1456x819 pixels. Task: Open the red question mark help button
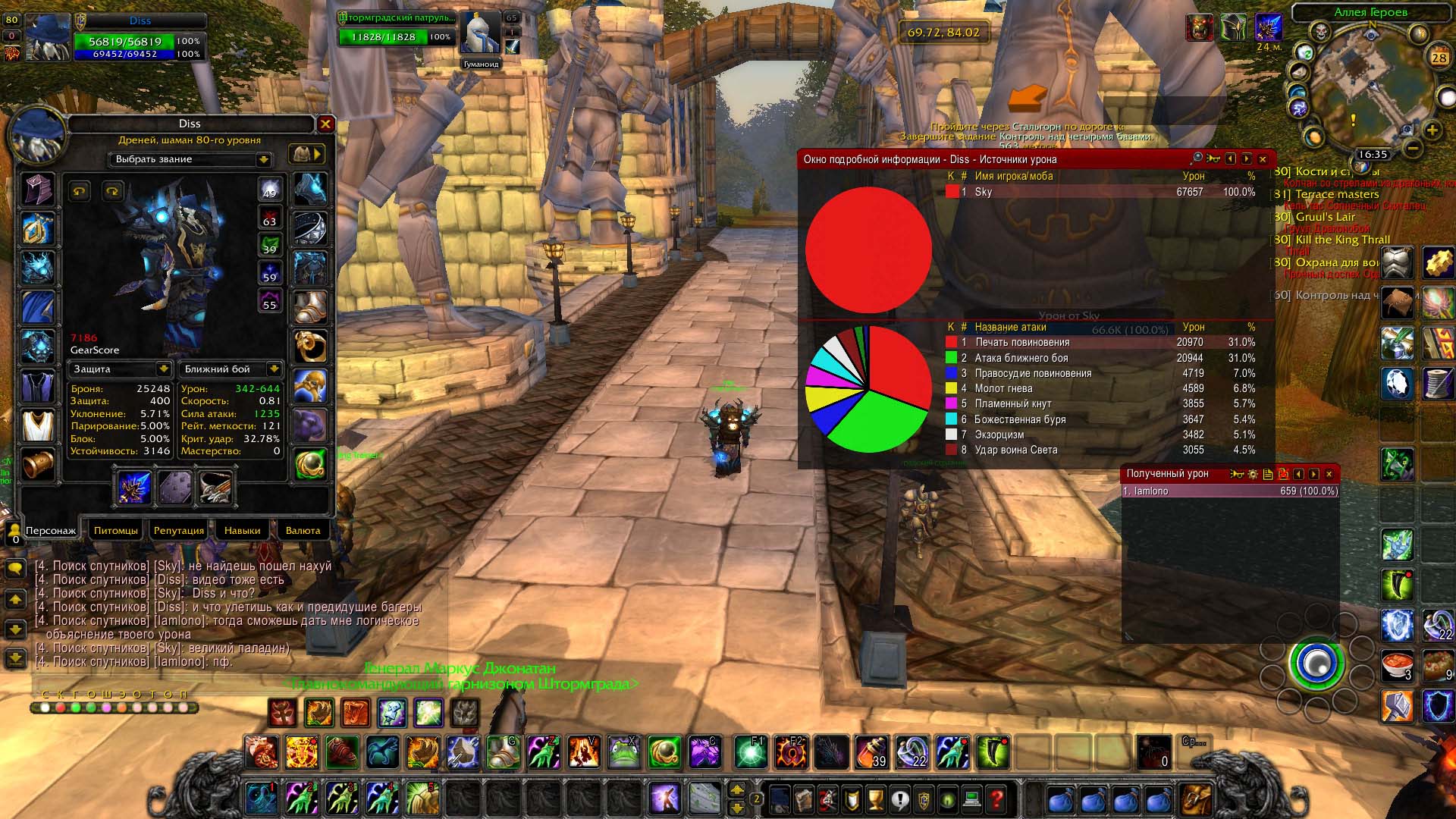pos(996,799)
